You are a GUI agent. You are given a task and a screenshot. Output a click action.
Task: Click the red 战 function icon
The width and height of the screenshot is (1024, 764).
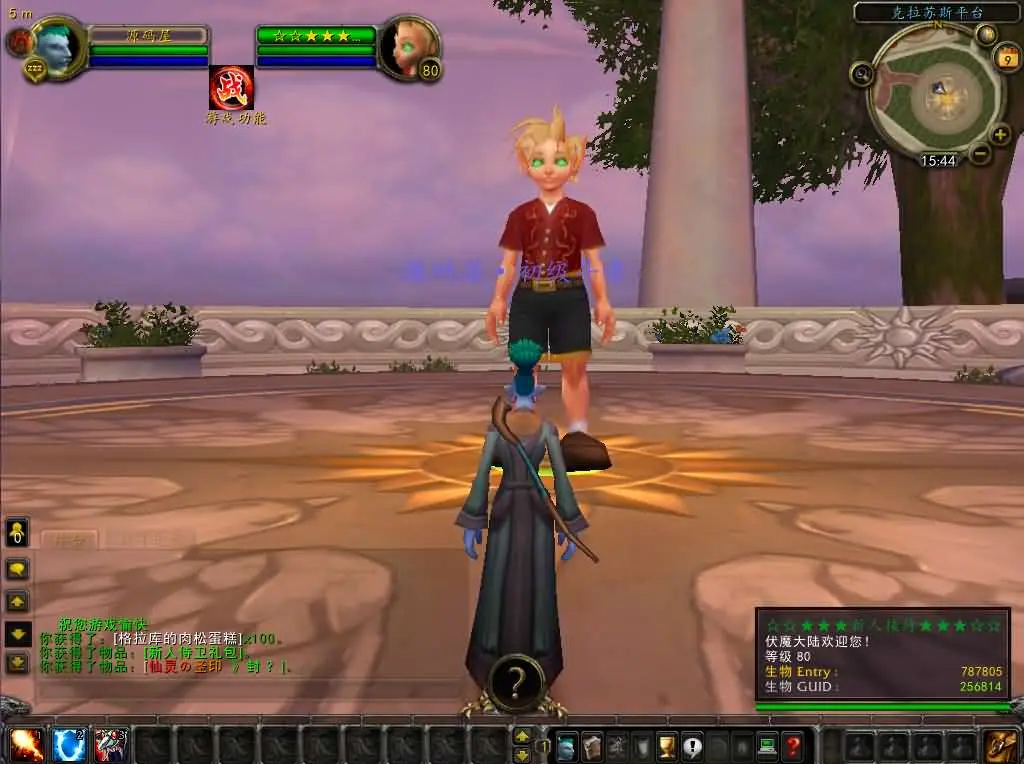231,88
